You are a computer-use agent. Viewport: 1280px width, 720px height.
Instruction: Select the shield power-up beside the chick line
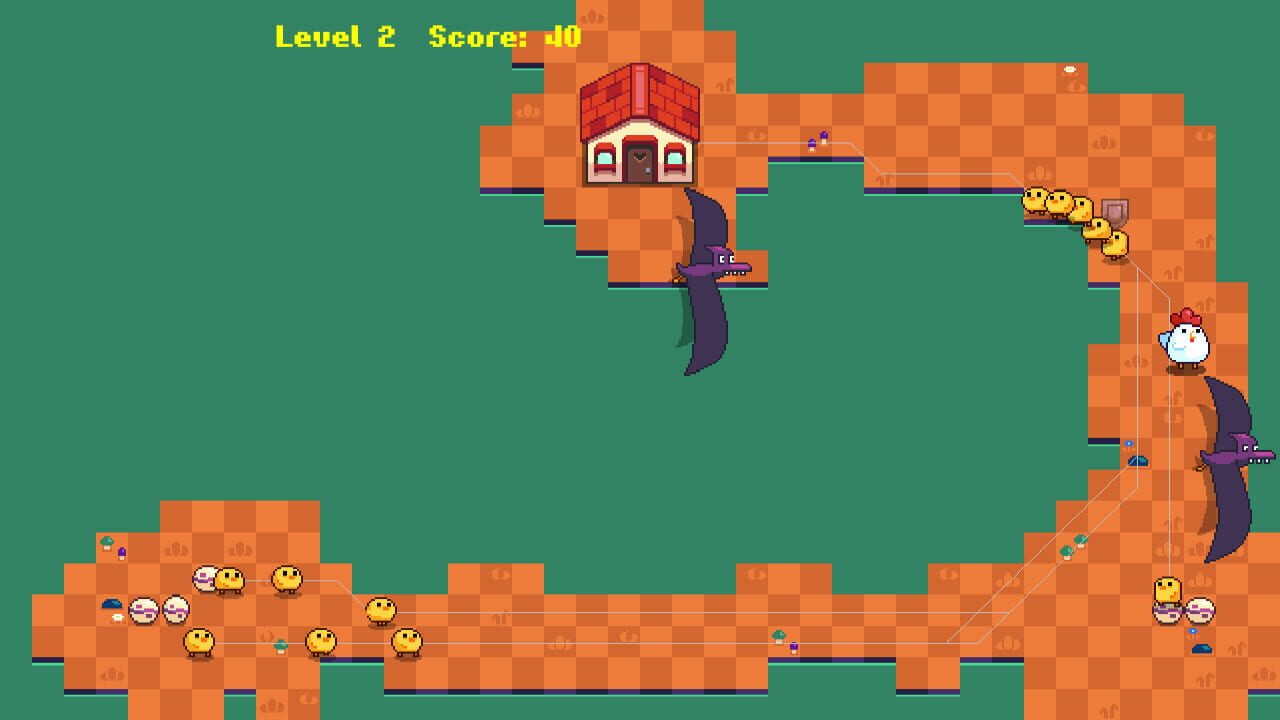(x=1115, y=213)
